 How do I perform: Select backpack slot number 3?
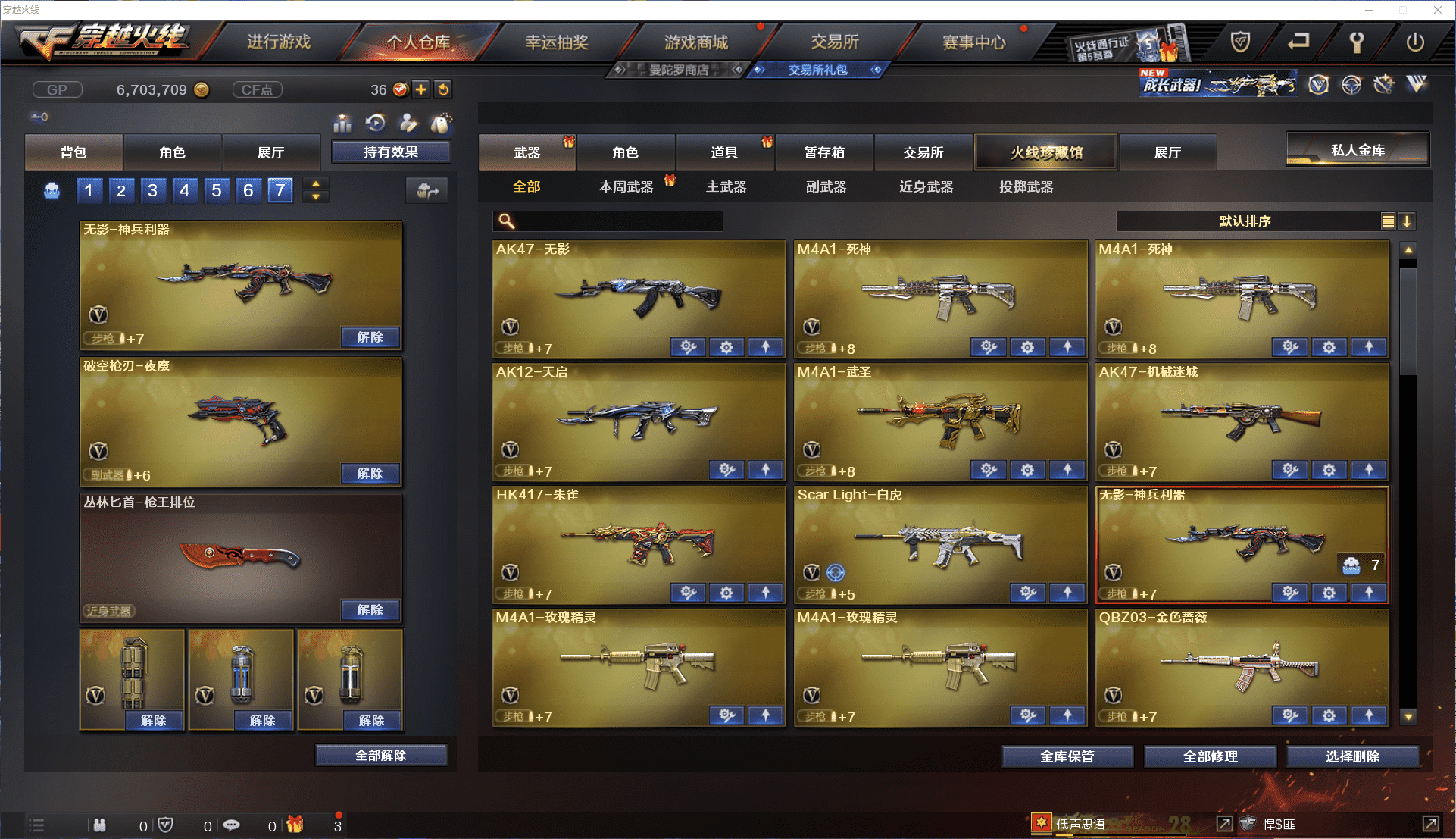[x=152, y=190]
